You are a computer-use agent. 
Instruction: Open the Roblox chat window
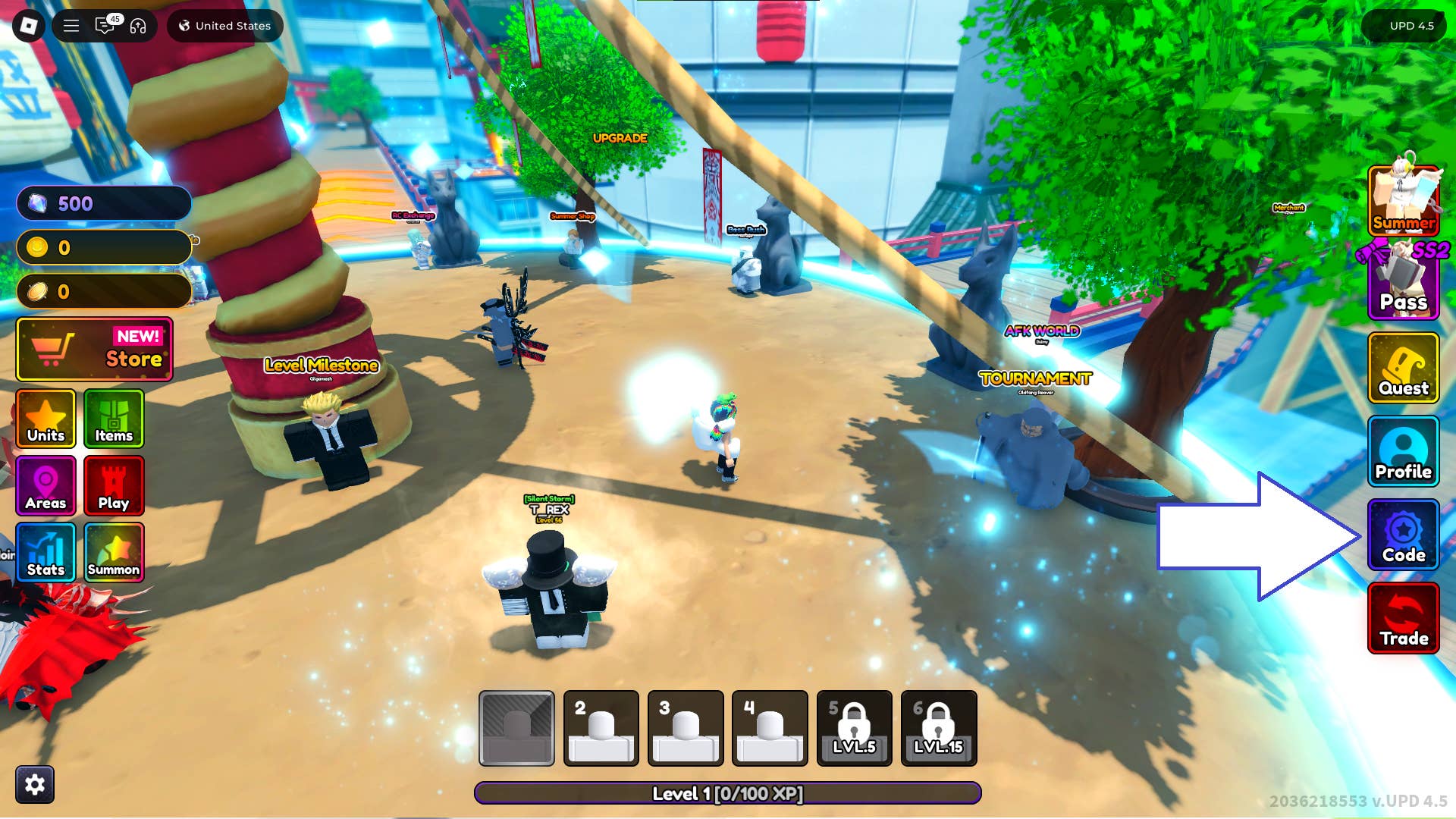pyautogui.click(x=105, y=26)
